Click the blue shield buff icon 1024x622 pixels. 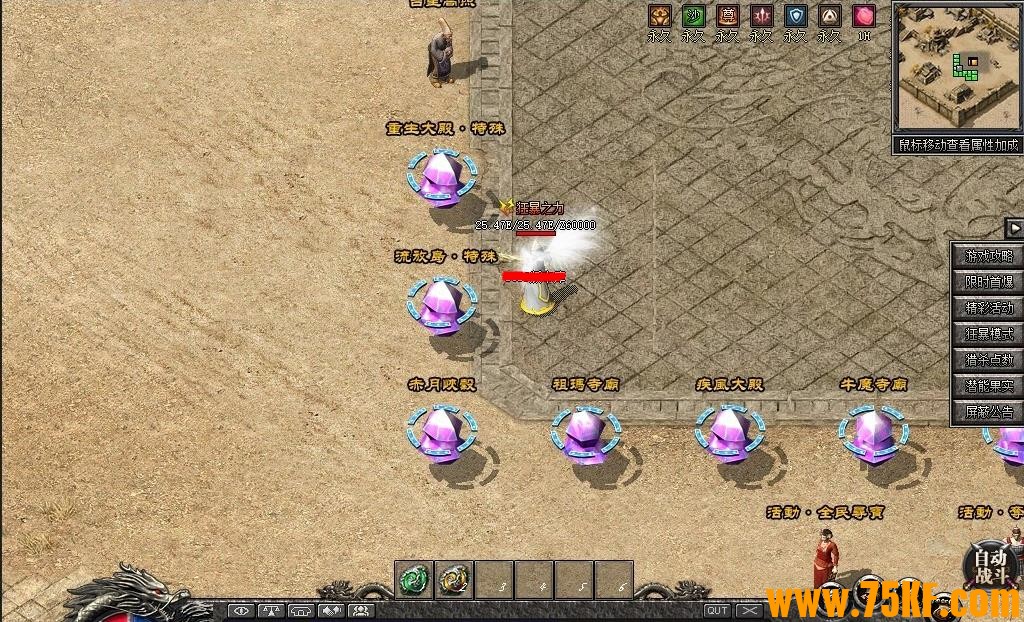[795, 16]
